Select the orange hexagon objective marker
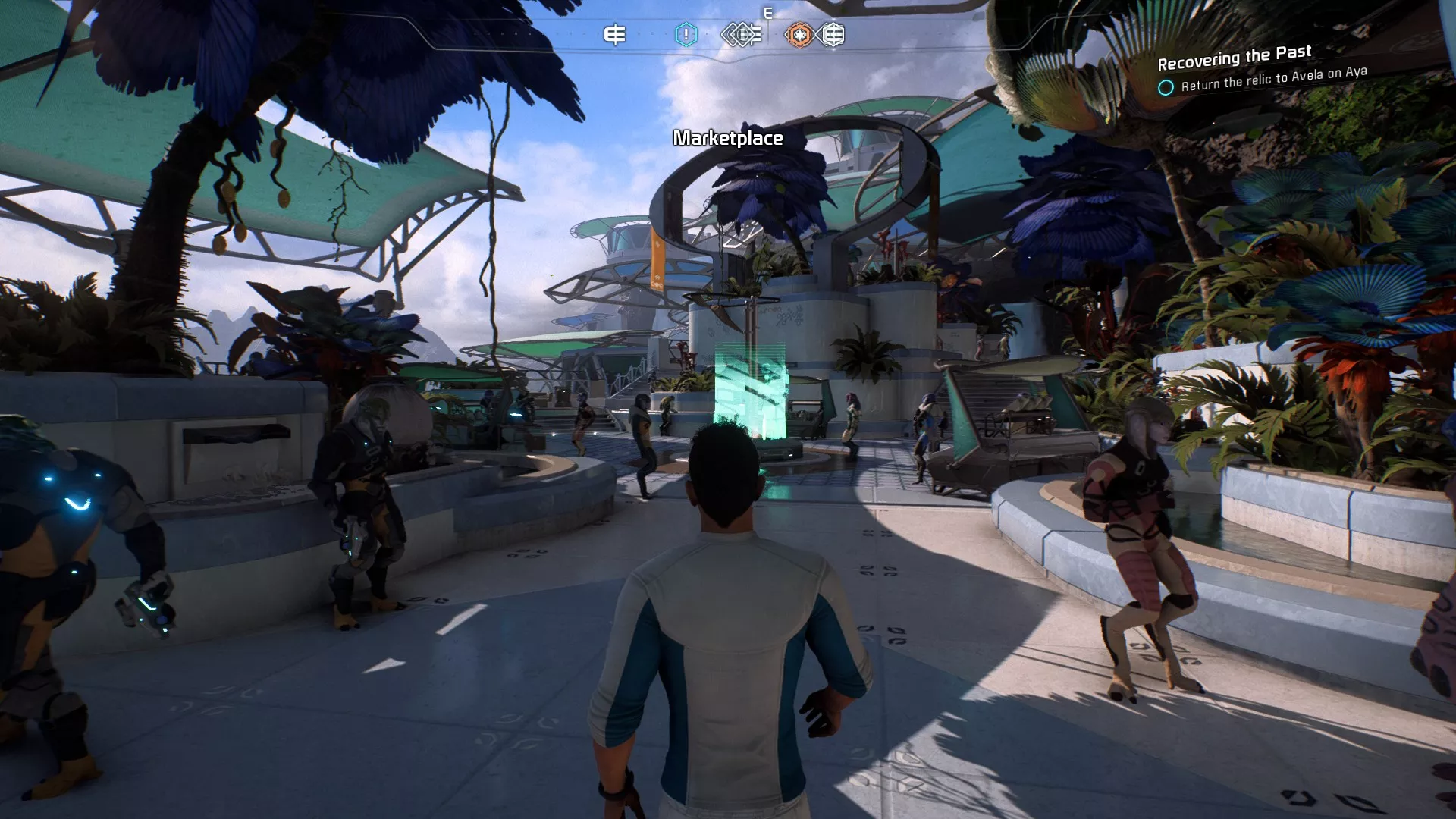The height and width of the screenshot is (819, 1456). (799, 34)
